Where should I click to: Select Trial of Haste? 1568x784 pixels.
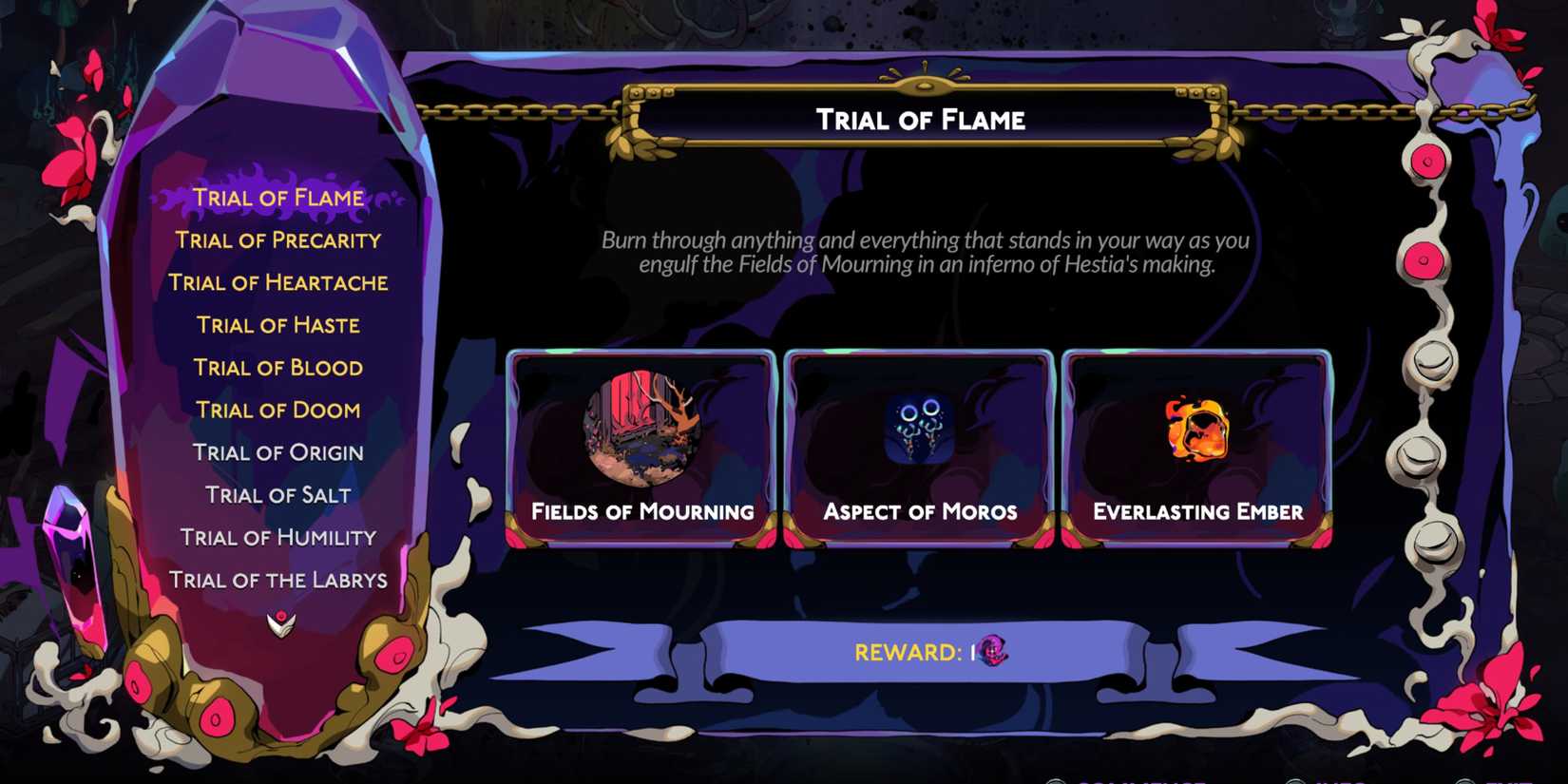(x=277, y=325)
